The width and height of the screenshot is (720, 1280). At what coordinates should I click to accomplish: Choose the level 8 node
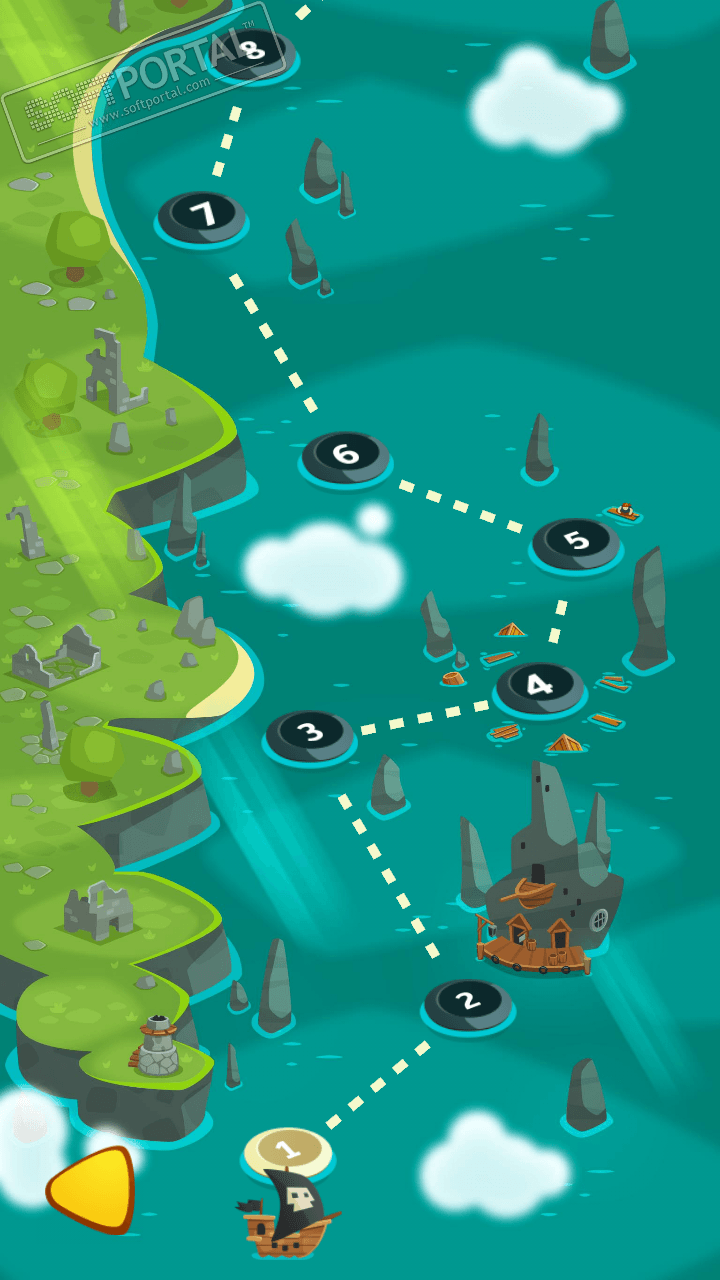coord(252,50)
